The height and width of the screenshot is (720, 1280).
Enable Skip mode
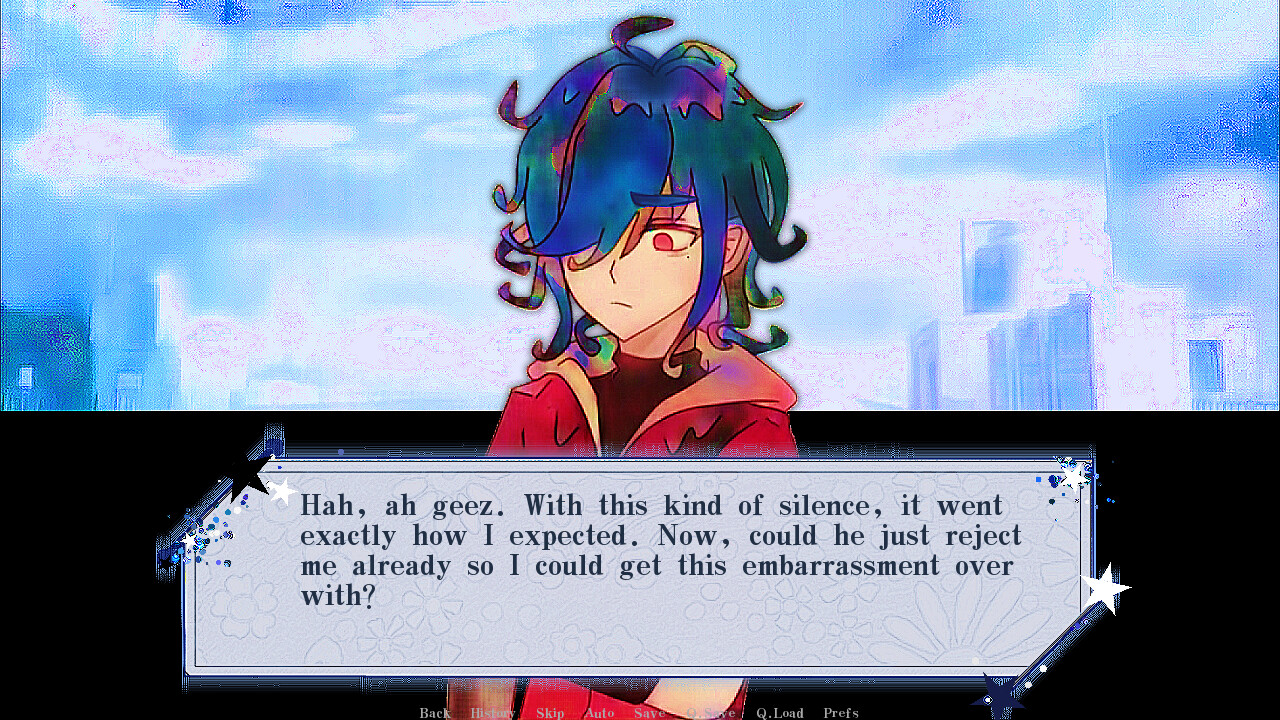click(550, 713)
